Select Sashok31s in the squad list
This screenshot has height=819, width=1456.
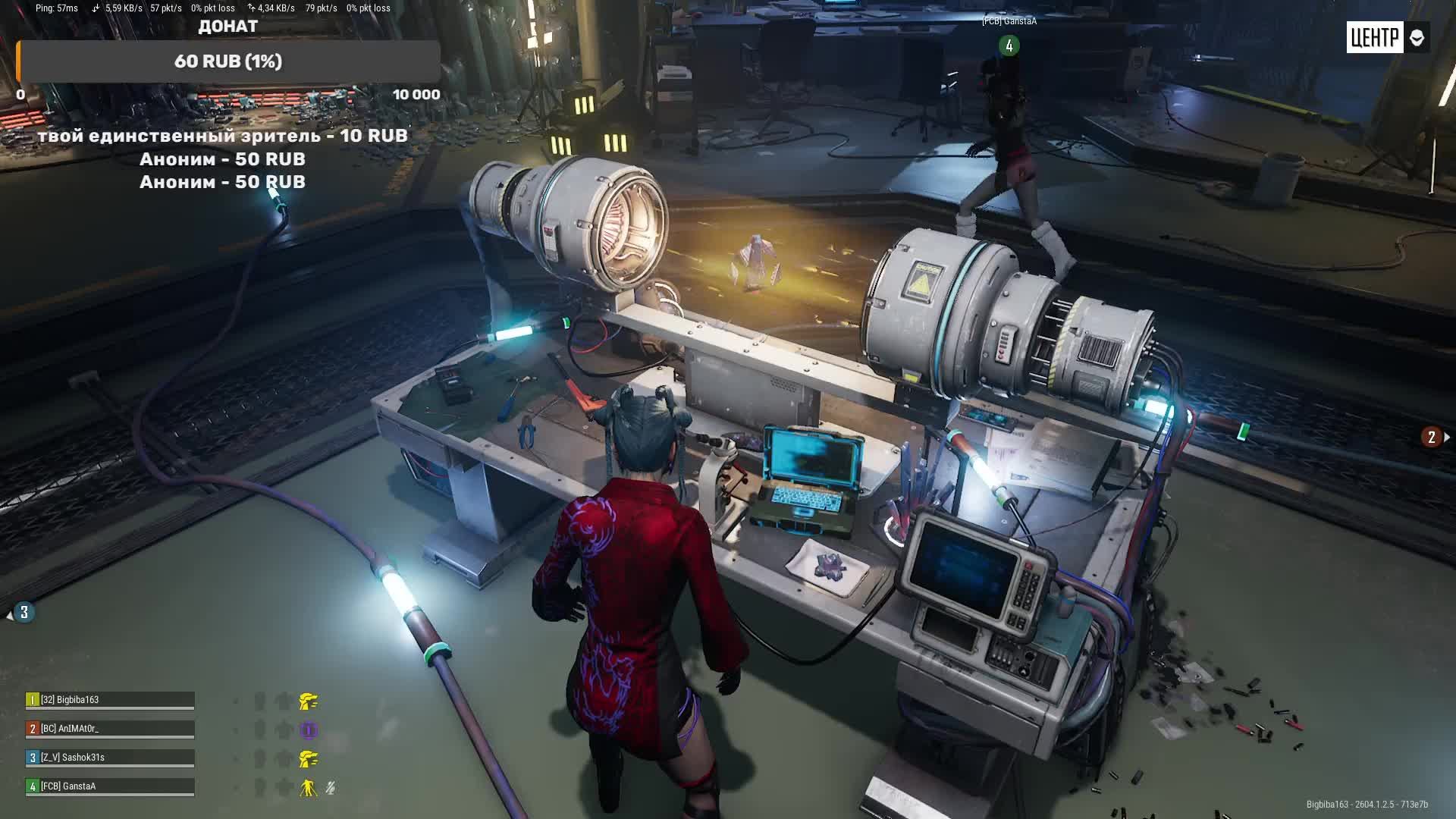pyautogui.click(x=110, y=758)
